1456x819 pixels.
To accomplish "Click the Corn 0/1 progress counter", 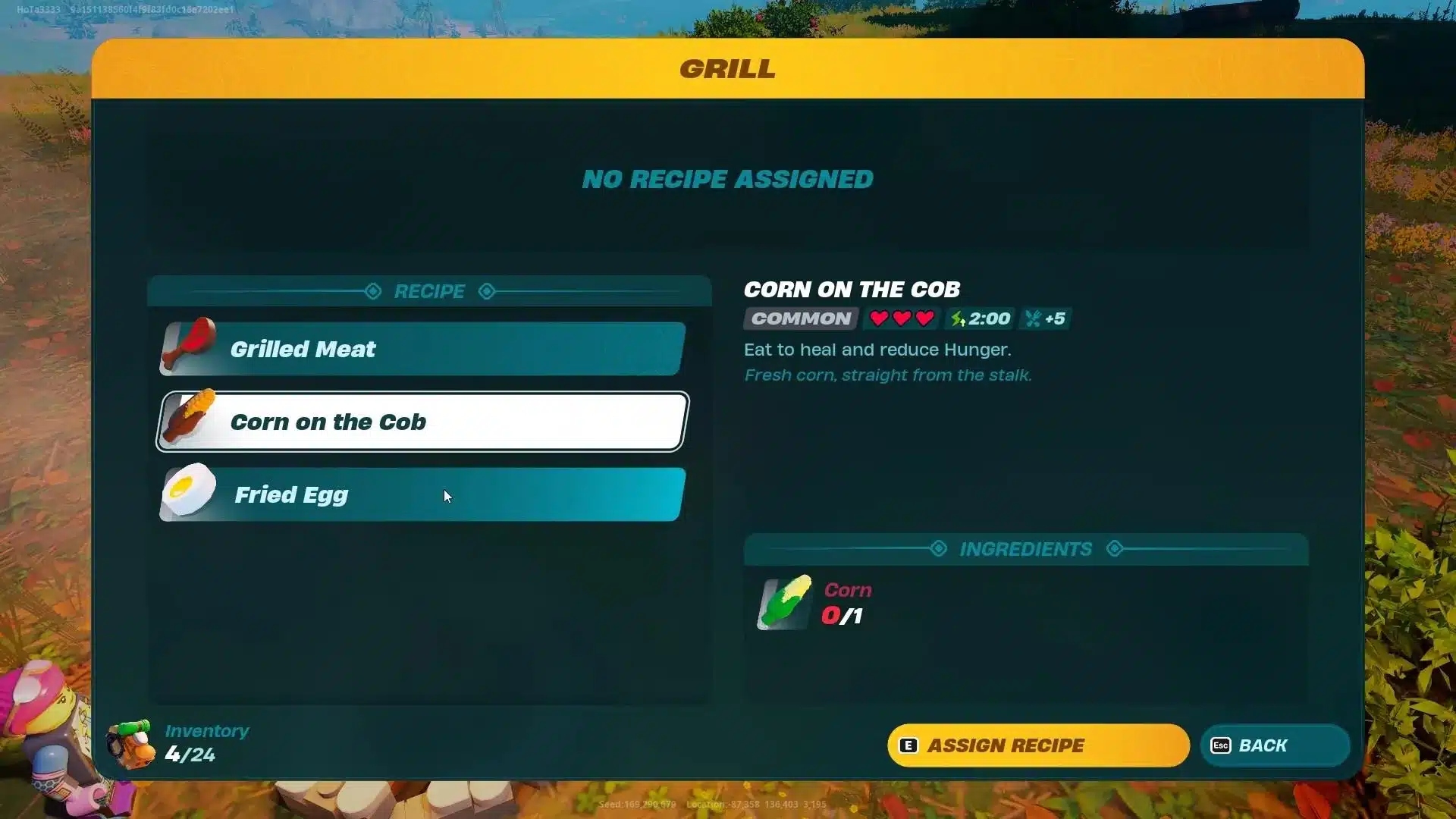I will 843,616.
